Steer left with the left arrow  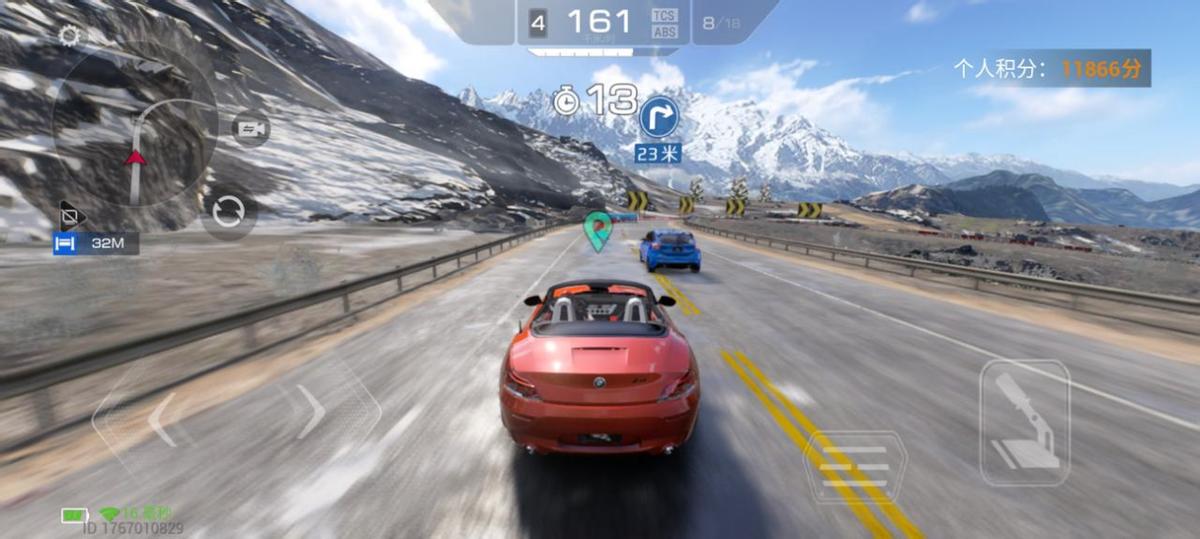(x=160, y=419)
